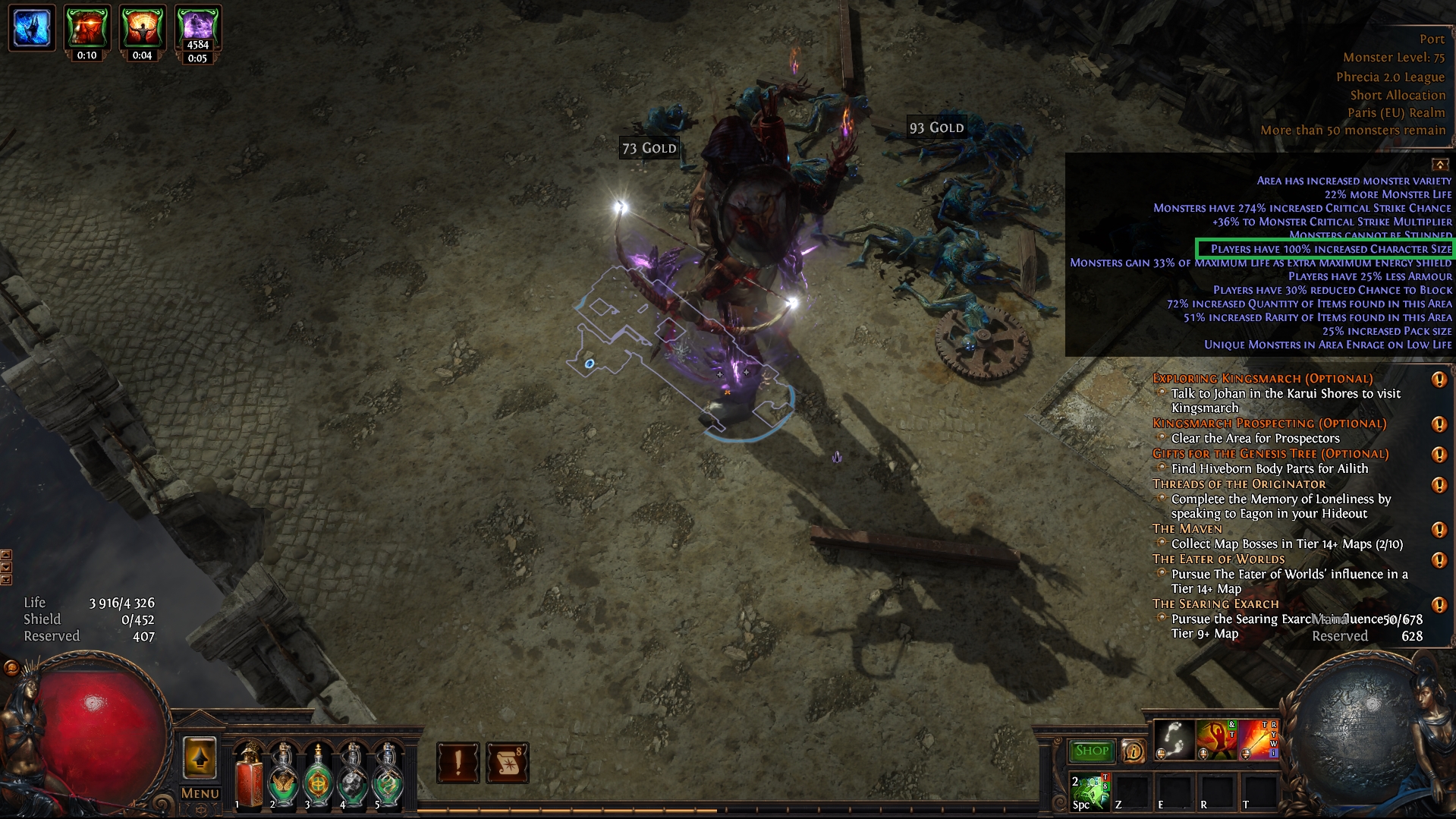Use the red life flask

tap(248, 776)
